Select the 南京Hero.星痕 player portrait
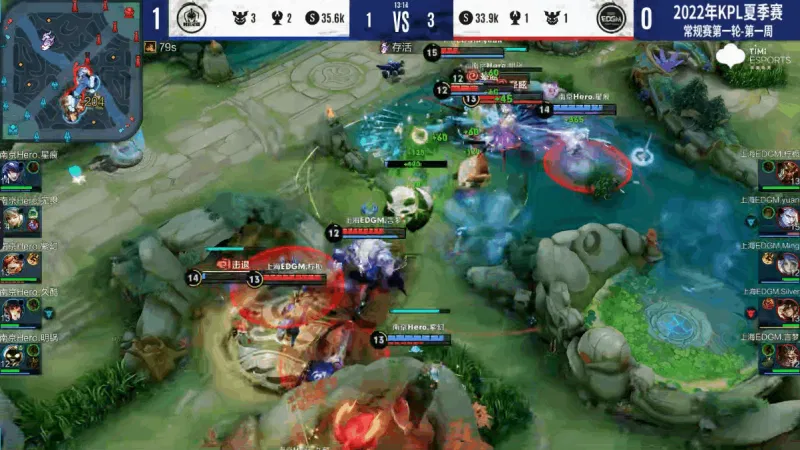The image size is (800, 450). coord(14,173)
